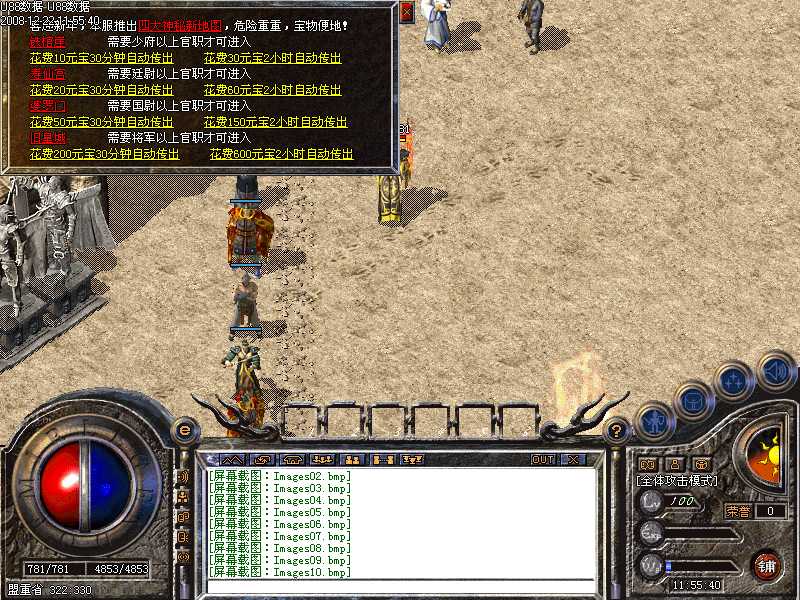The width and height of the screenshot is (800, 600).
Task: Click 花费600元宝2小时自动传出 link
Action: pyautogui.click(x=281, y=154)
